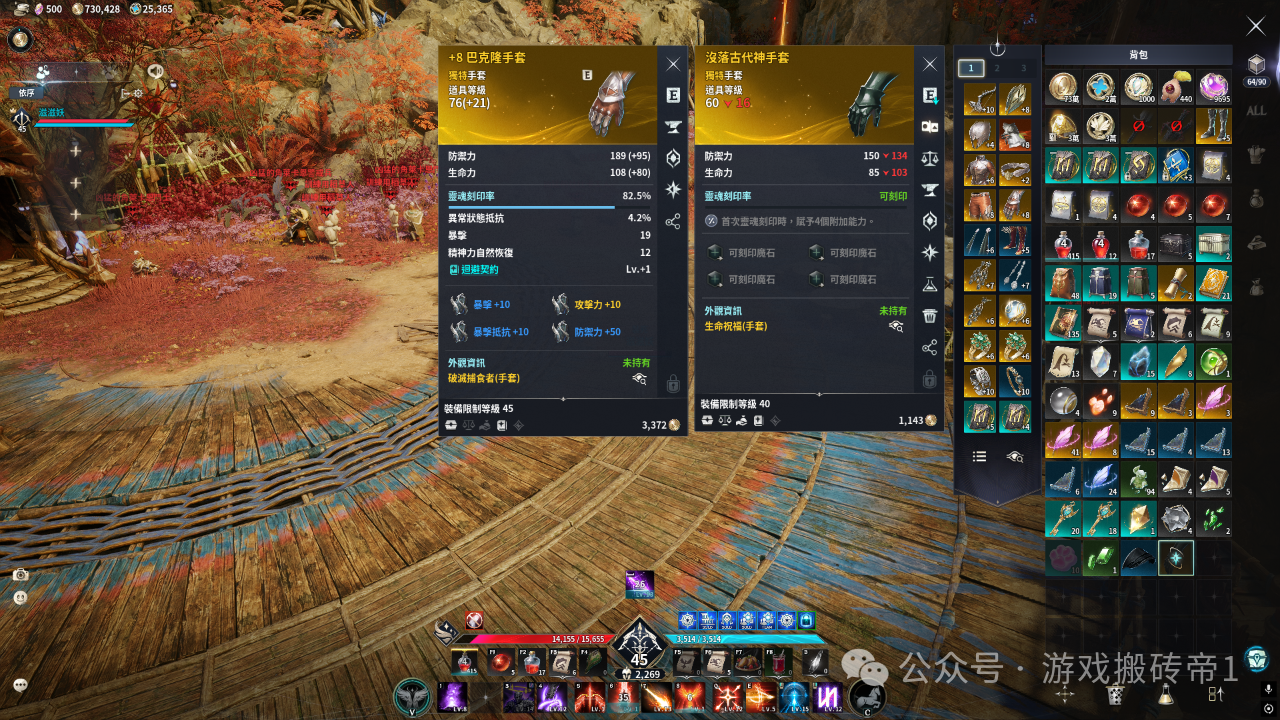Click the highlighted dark gem backpack slot

[1176, 558]
